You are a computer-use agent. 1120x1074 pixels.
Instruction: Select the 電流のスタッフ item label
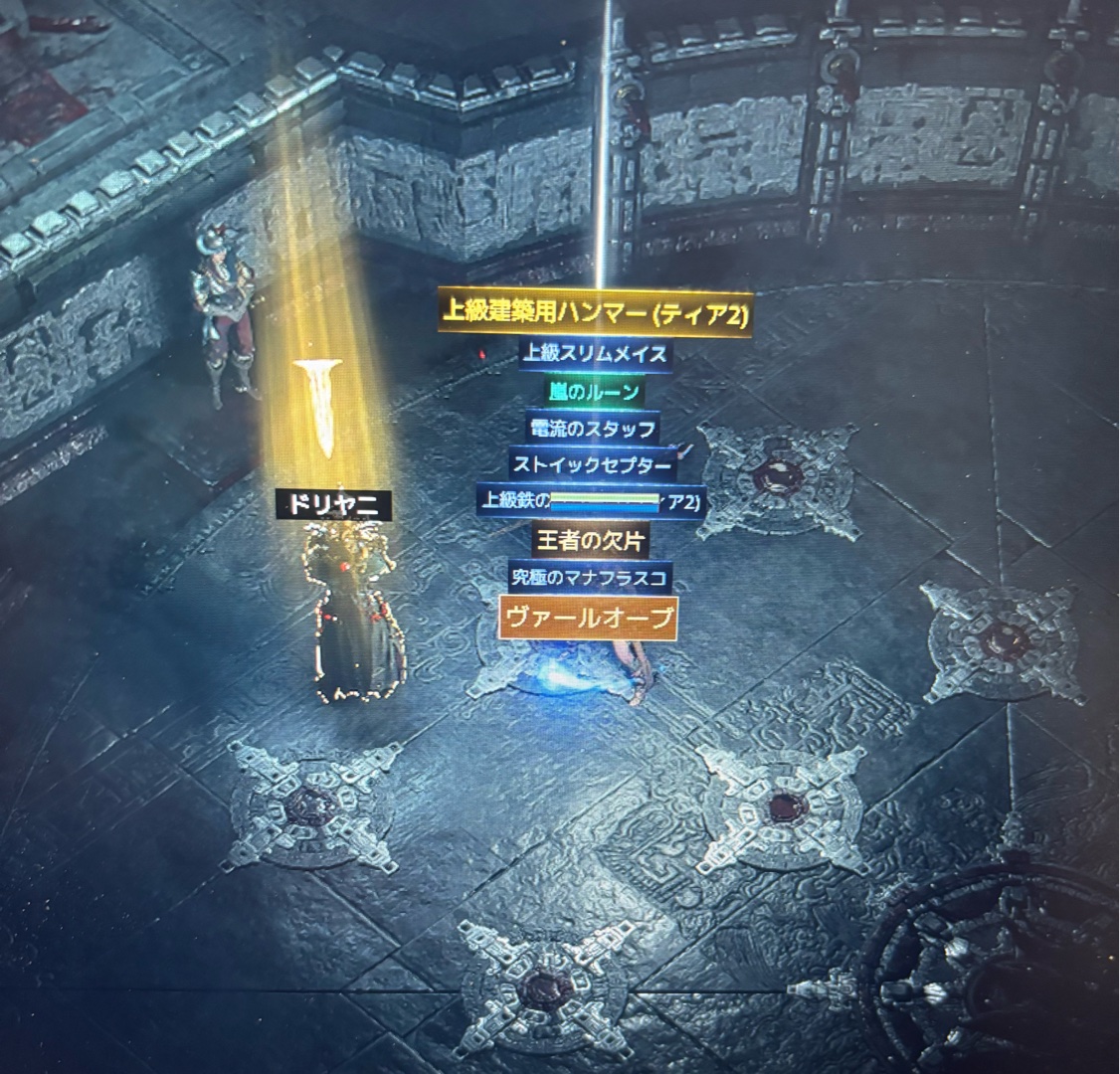coord(593,429)
